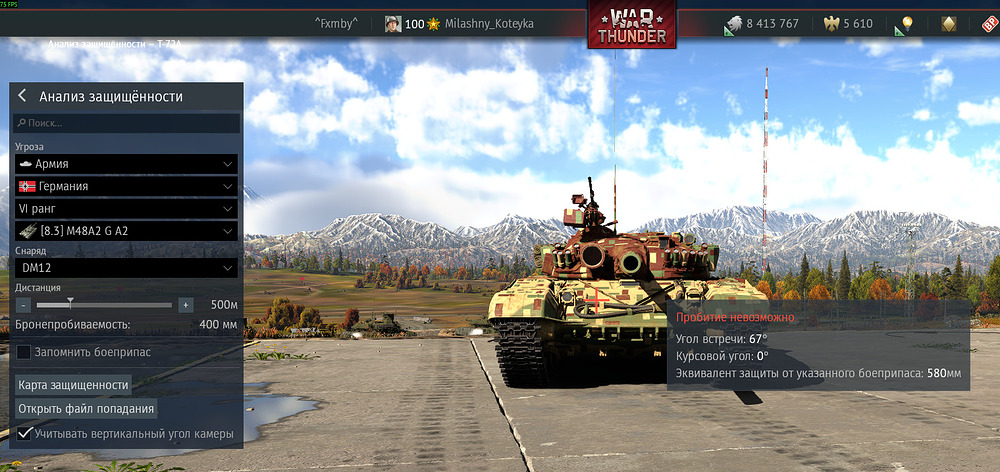Tick the Запомнить боеприпас checkbox
1000x472 pixels.
(x=24, y=352)
